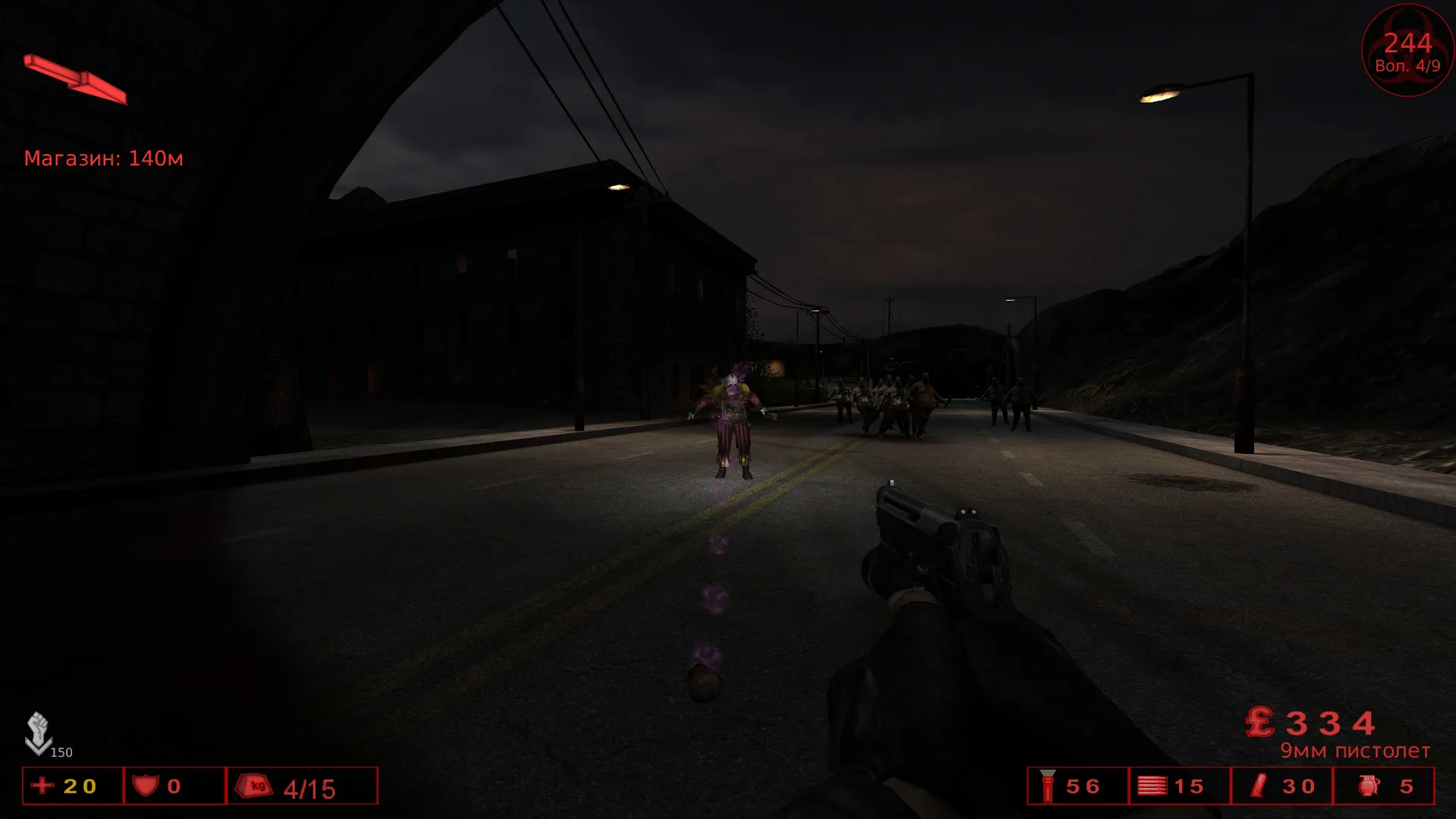
Task: Click the flashlight battery icon
Action: [1048, 786]
